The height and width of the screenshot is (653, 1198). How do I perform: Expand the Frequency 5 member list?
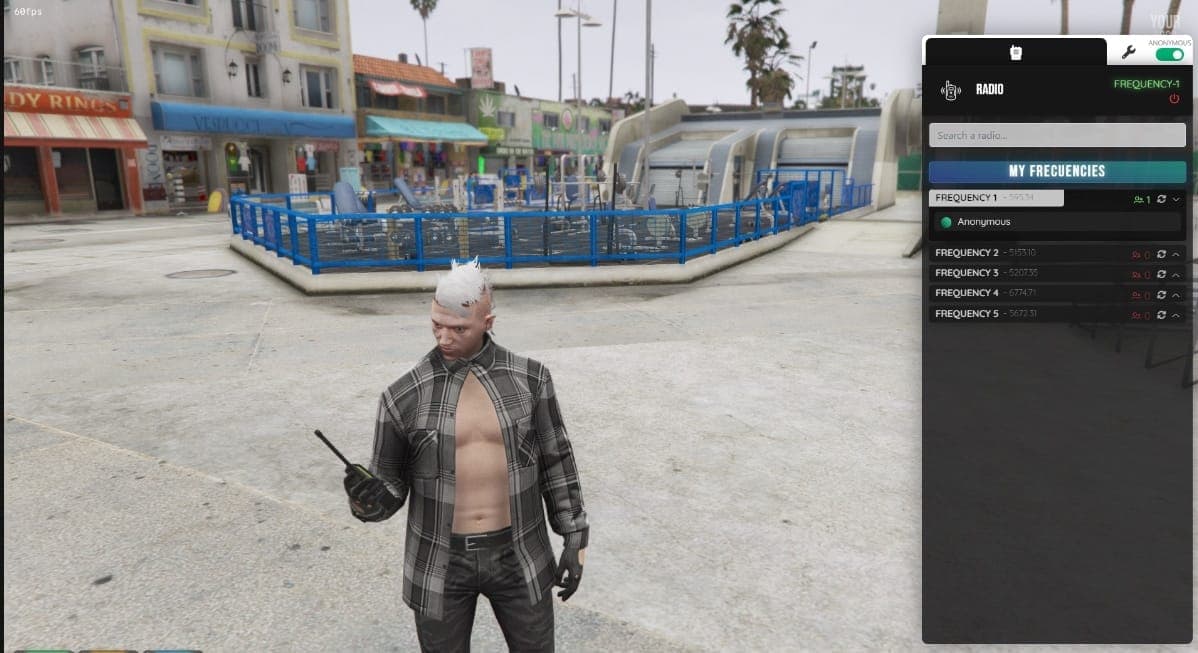(1176, 315)
